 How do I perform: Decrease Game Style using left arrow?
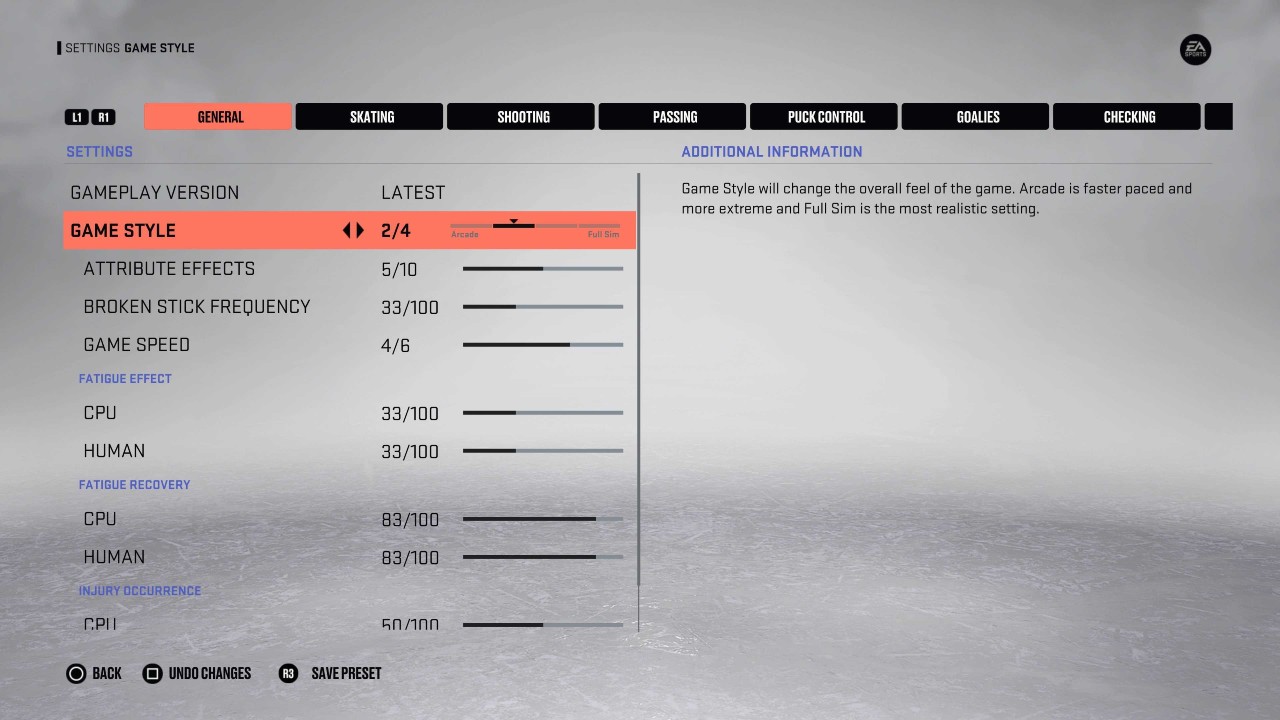click(x=345, y=230)
